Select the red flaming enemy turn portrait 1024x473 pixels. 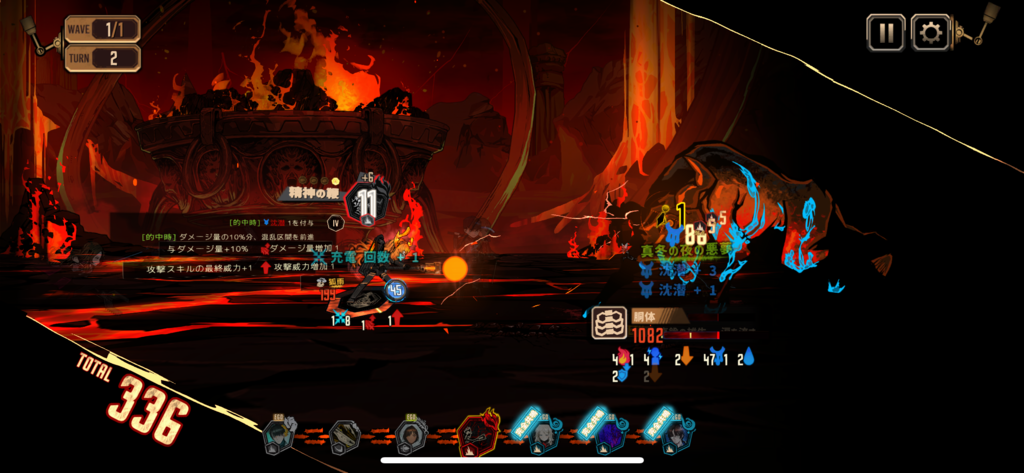coord(477,436)
